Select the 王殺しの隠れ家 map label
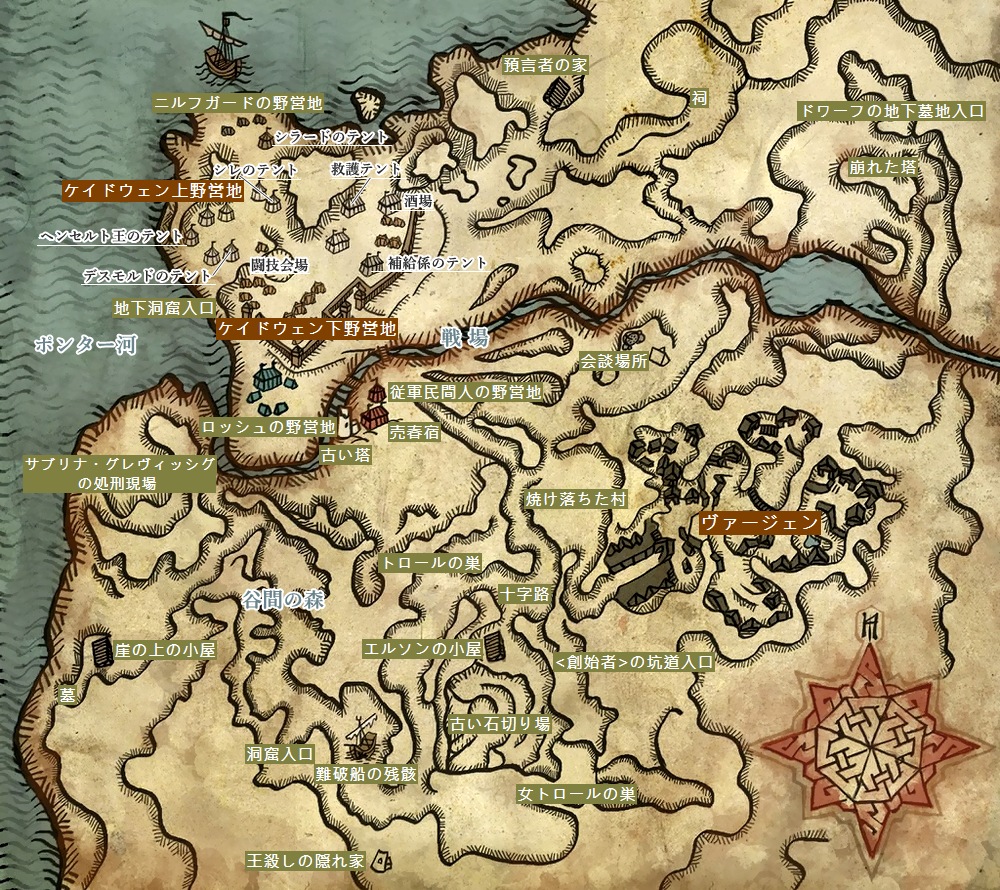This screenshot has width=1000, height=890. click(x=307, y=859)
